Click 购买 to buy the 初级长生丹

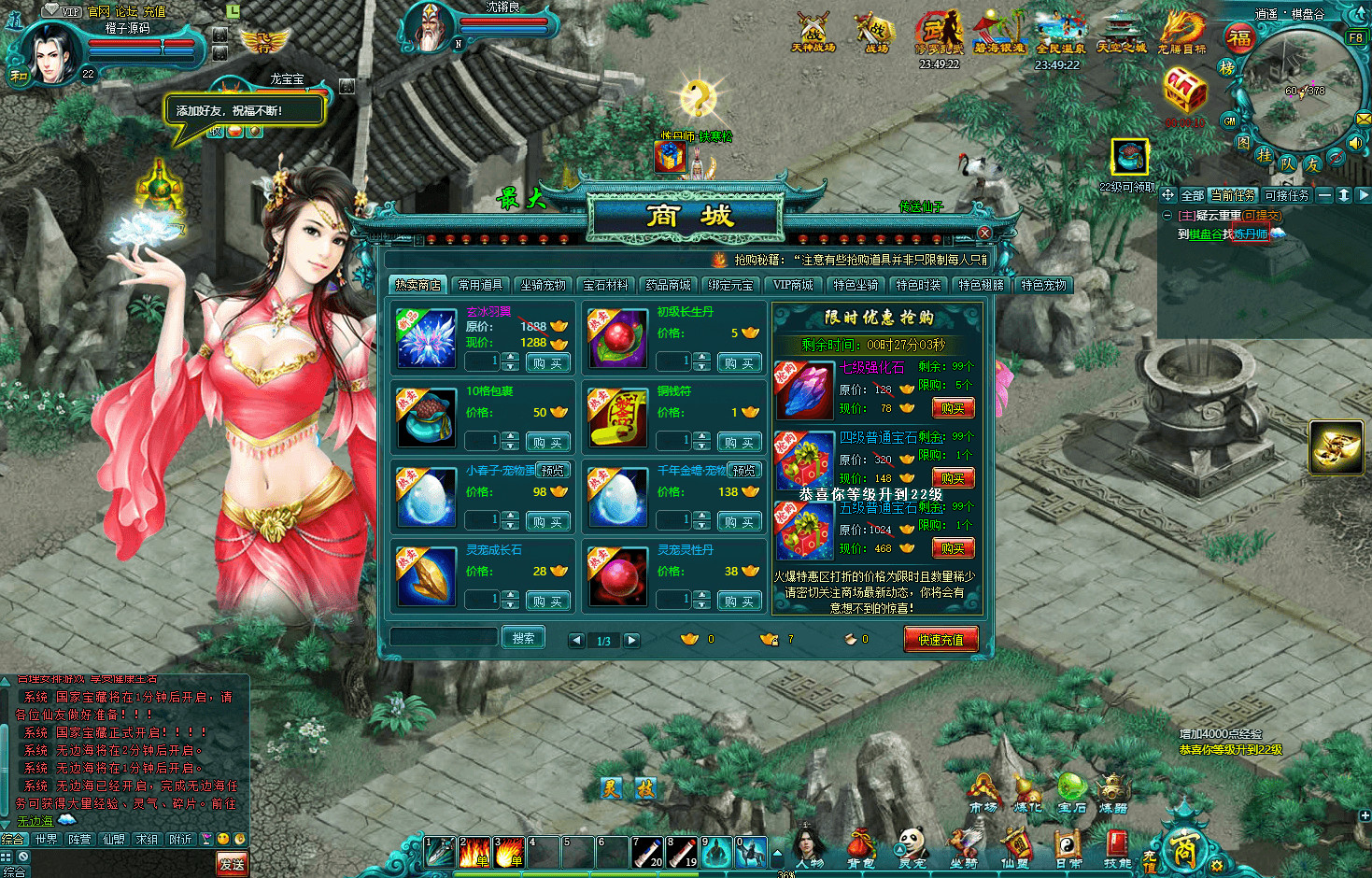[739, 361]
